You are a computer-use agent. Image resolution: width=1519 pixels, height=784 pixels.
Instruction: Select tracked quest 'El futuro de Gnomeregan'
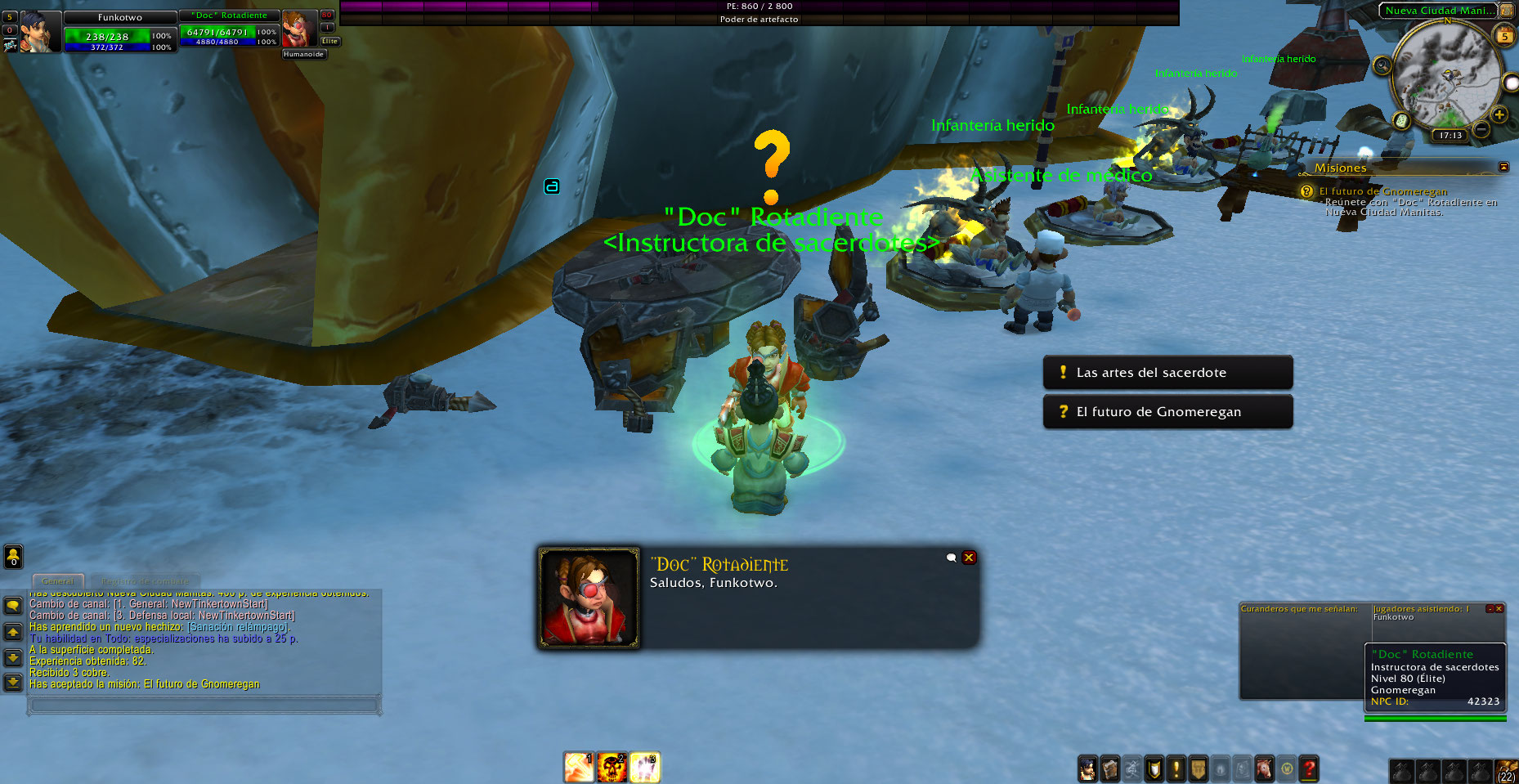point(1382,191)
